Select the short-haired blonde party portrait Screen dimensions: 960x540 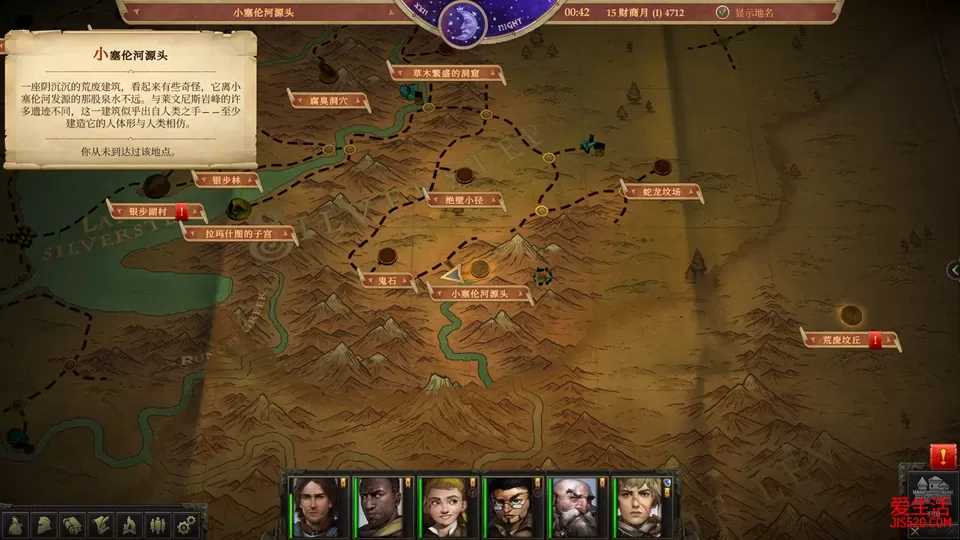click(x=639, y=507)
